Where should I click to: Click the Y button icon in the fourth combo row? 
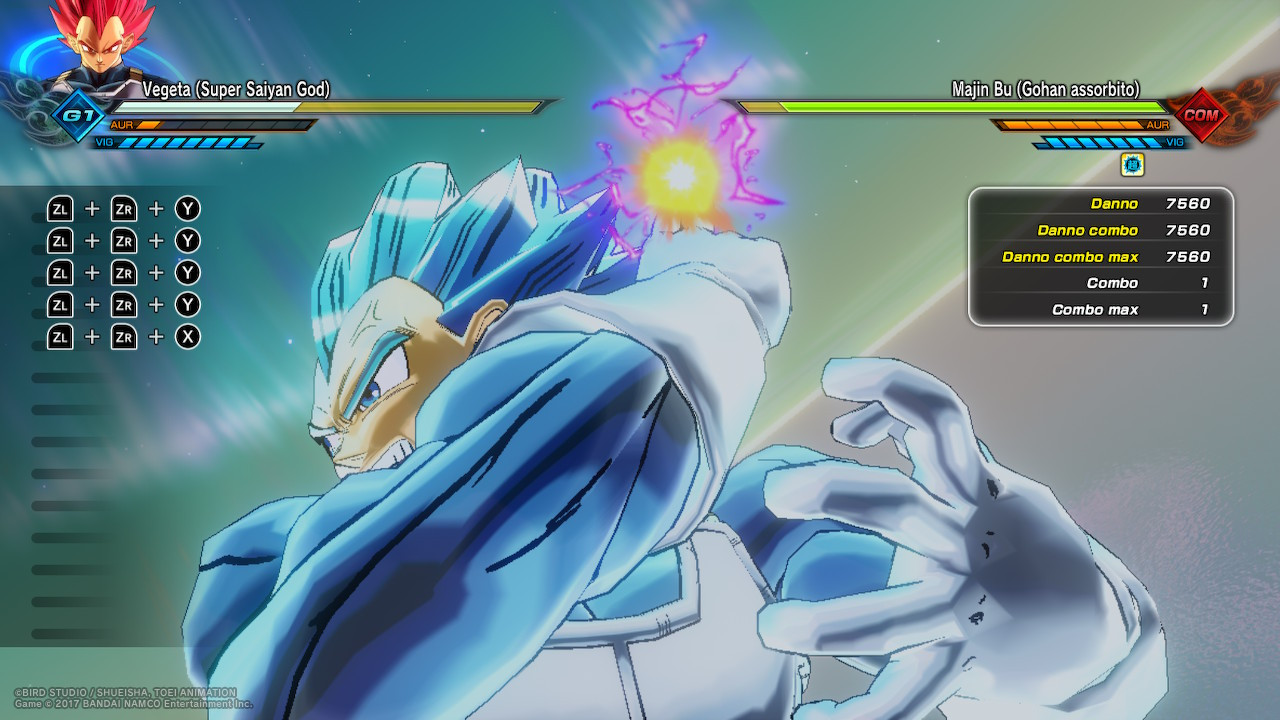[187, 304]
